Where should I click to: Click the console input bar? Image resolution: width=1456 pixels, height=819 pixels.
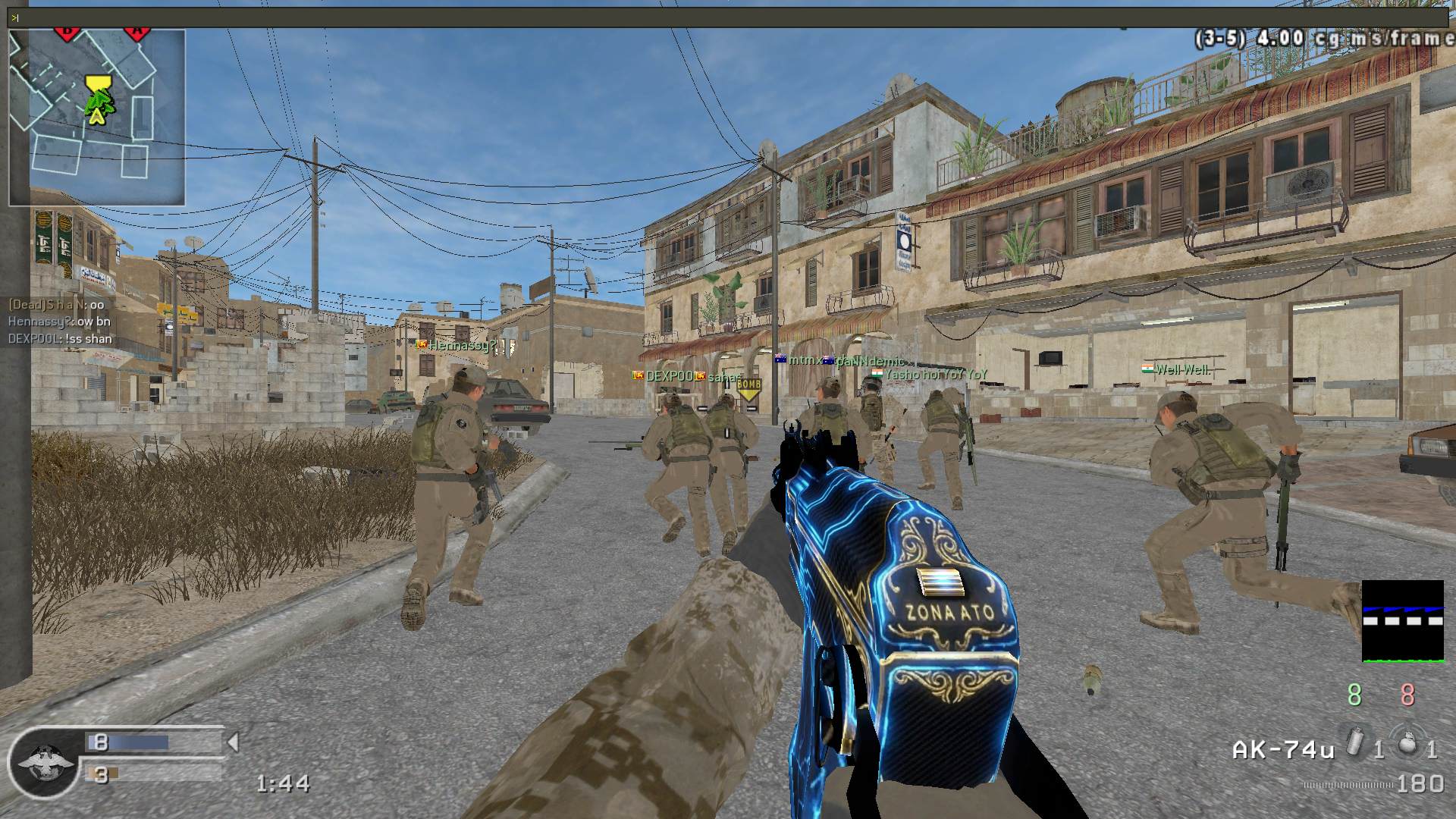point(728,17)
